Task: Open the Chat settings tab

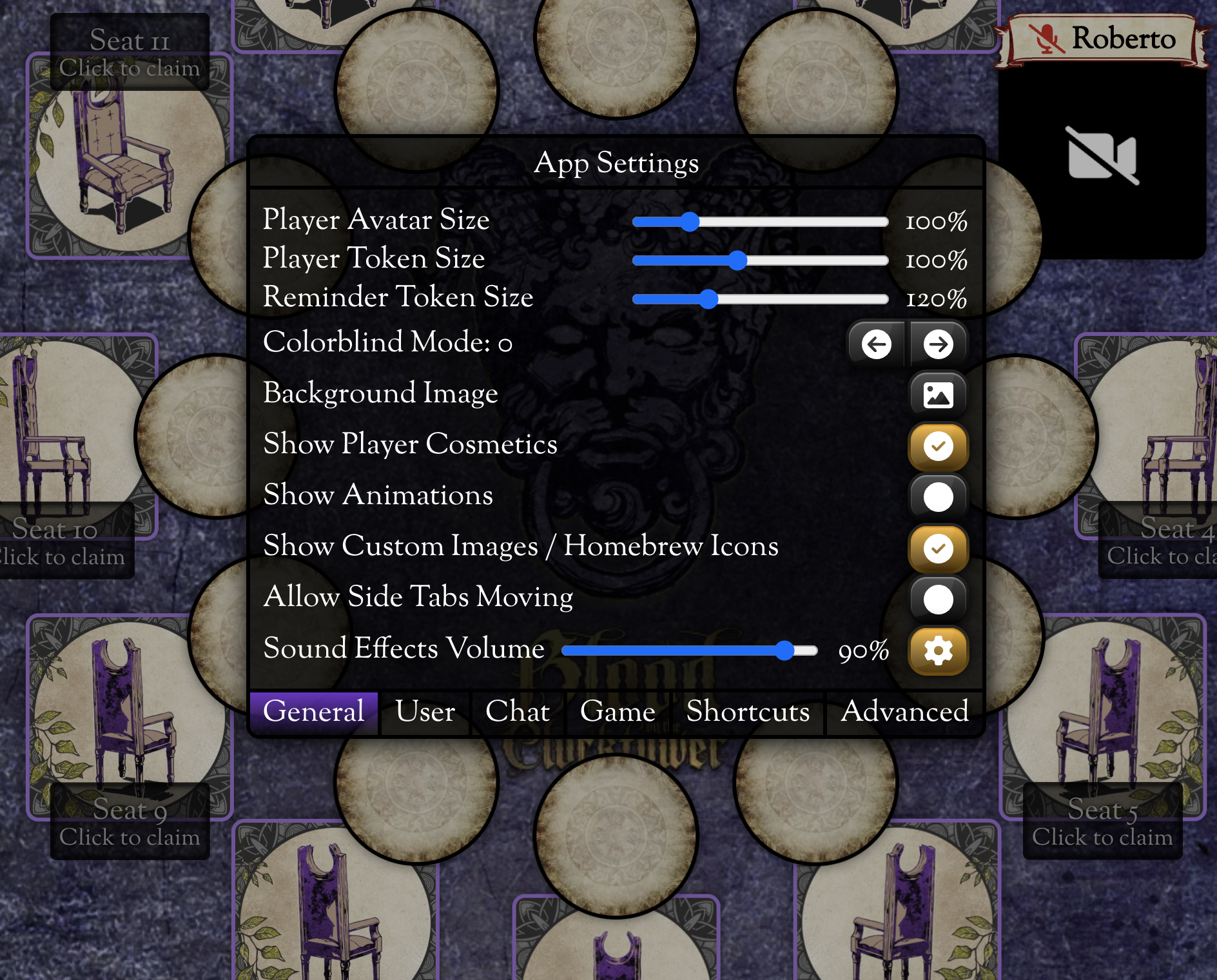Action: 518,712
